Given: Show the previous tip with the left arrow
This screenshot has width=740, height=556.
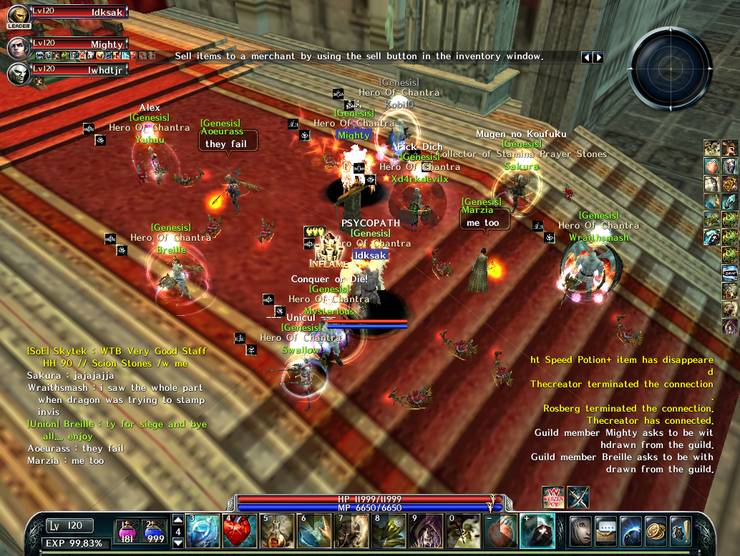Looking at the screenshot, I should [588, 57].
